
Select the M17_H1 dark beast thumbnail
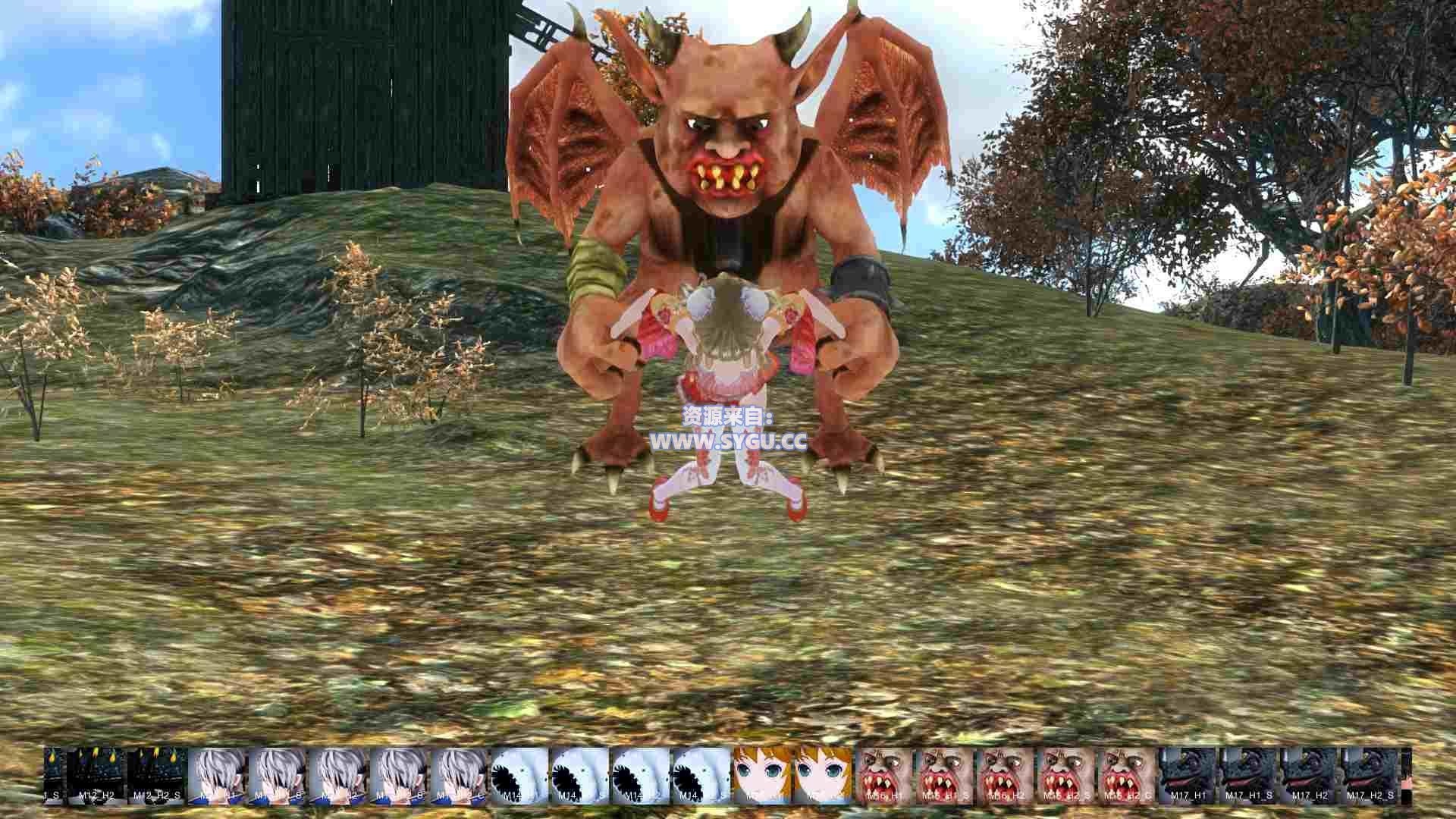1188,775
